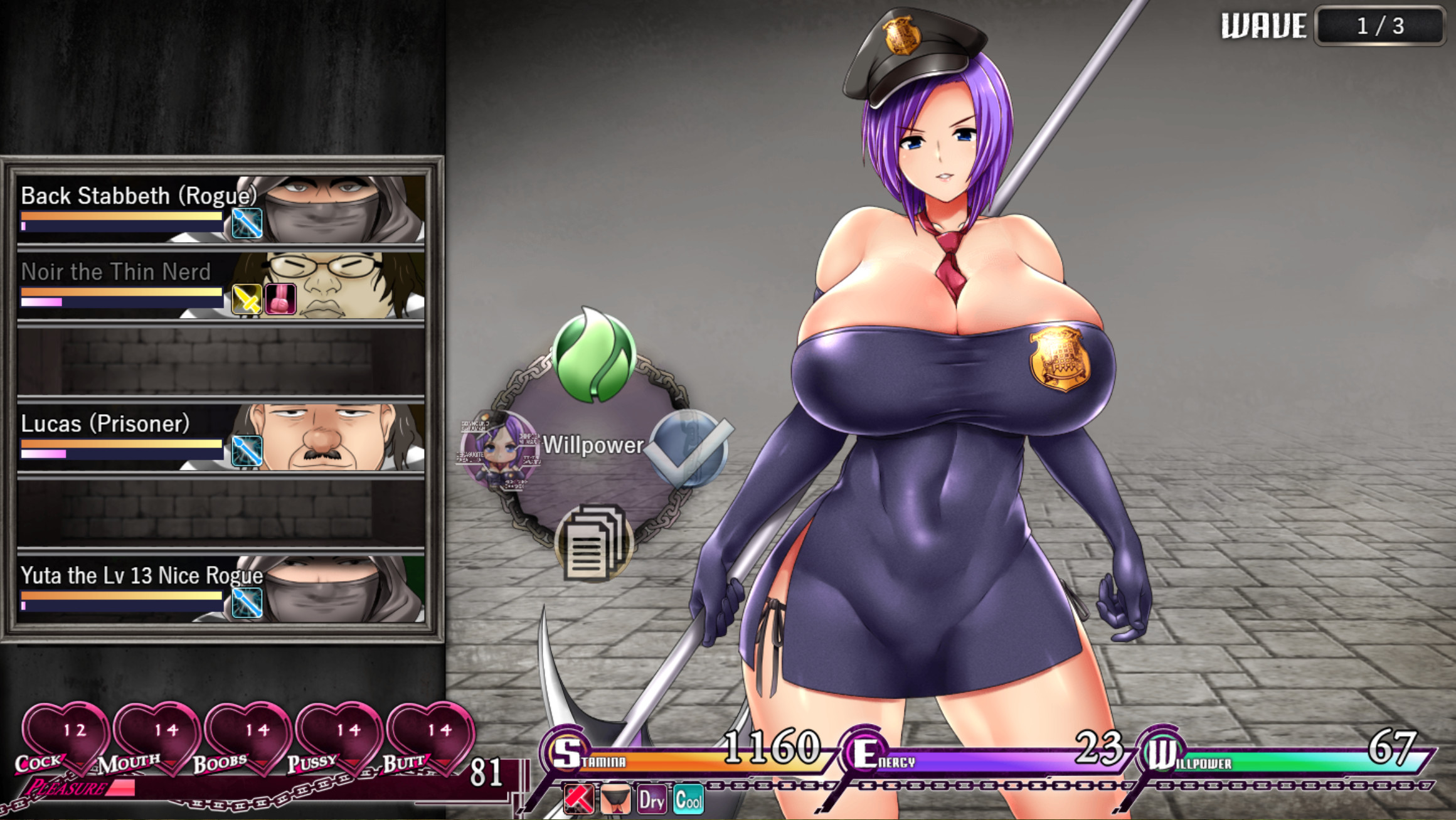Click the blue checkmark confirm icon

(x=689, y=449)
